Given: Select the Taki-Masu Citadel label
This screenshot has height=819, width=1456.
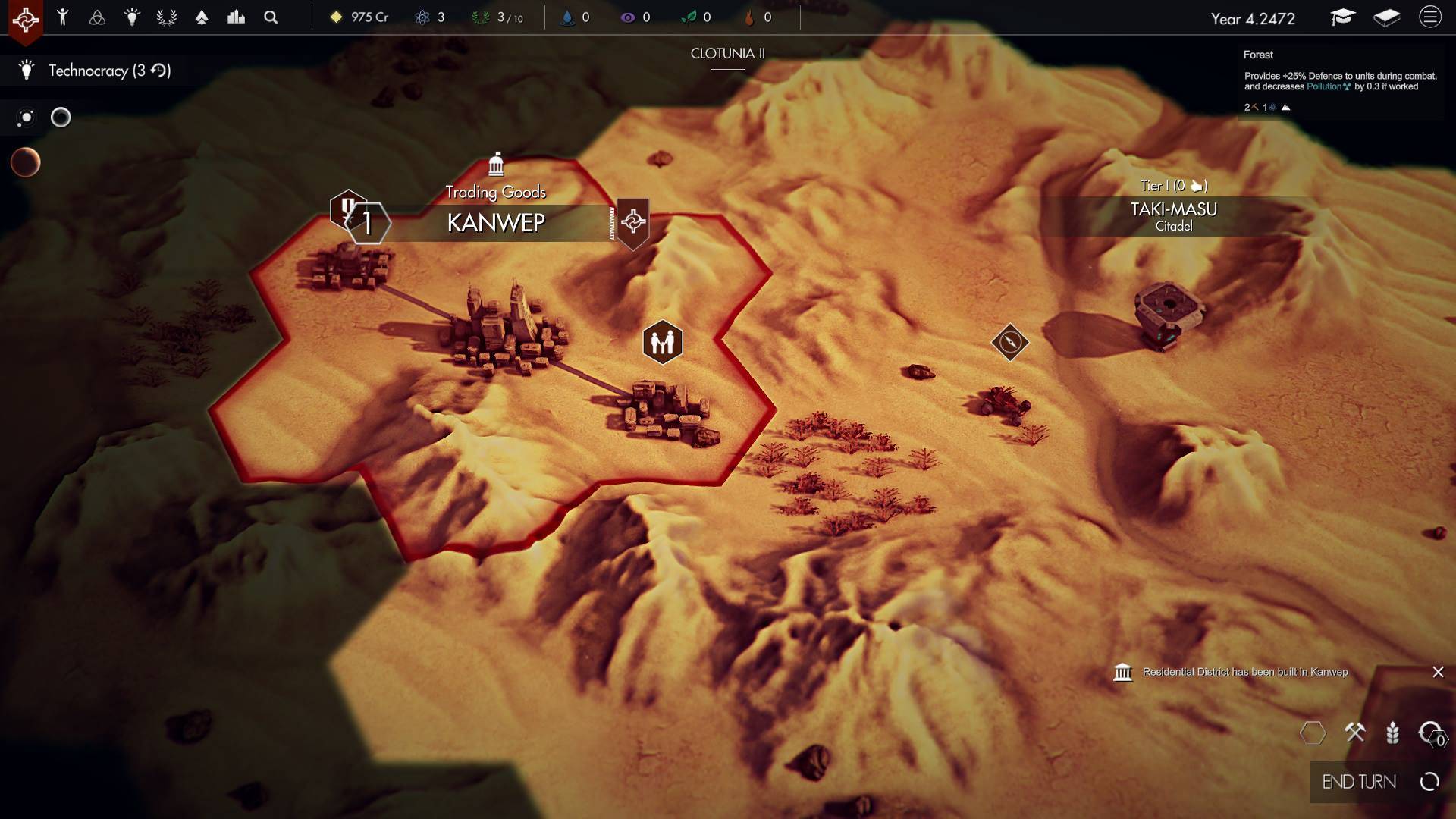Looking at the screenshot, I should 1173,215.
